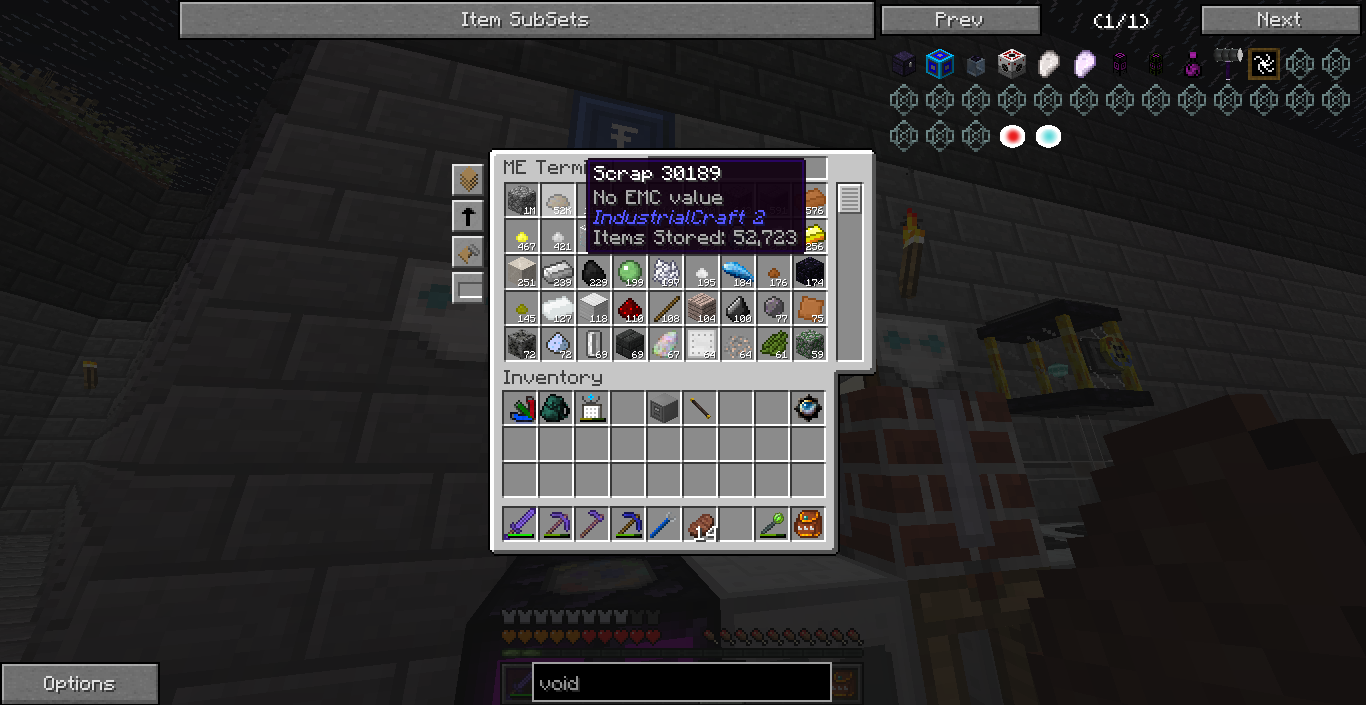Choose the red orb in the item list
This screenshot has height=705, width=1366.
pyautogui.click(x=1012, y=137)
